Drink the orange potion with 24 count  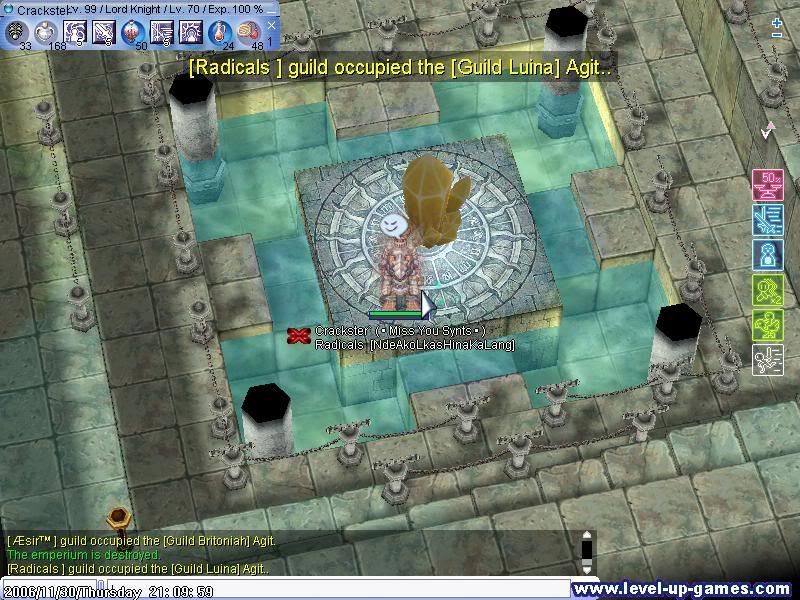click(220, 32)
